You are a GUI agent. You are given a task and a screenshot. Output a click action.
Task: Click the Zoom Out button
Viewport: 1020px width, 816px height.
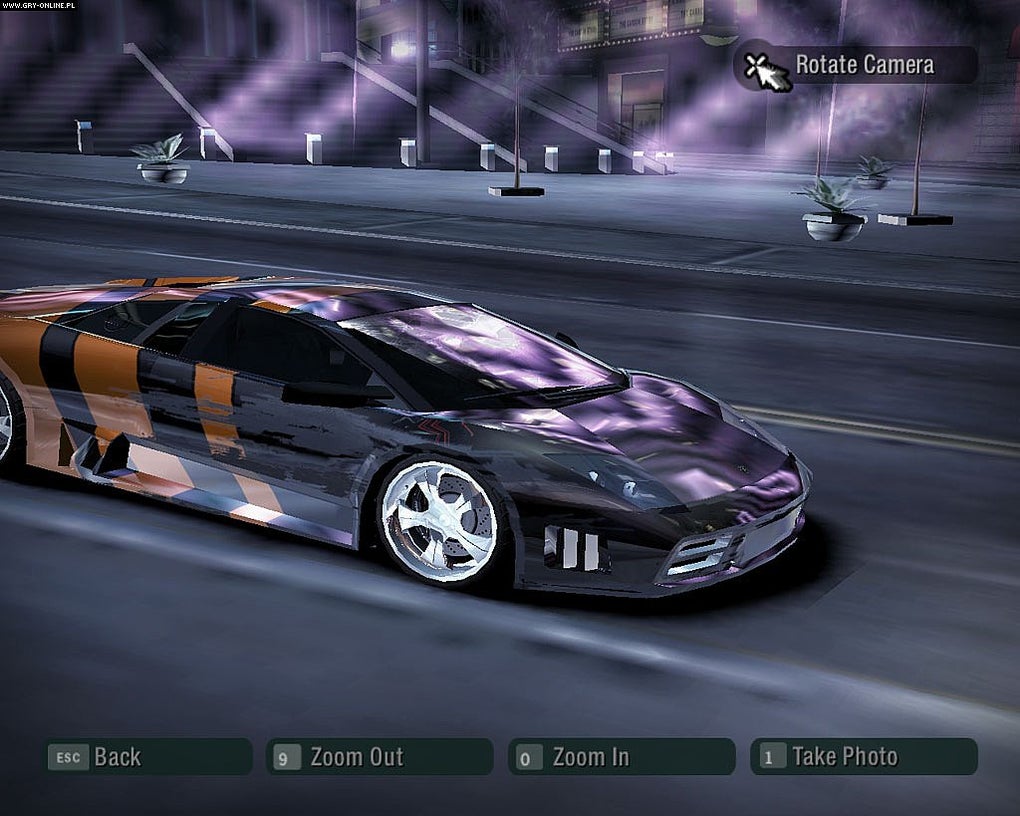[x=379, y=757]
